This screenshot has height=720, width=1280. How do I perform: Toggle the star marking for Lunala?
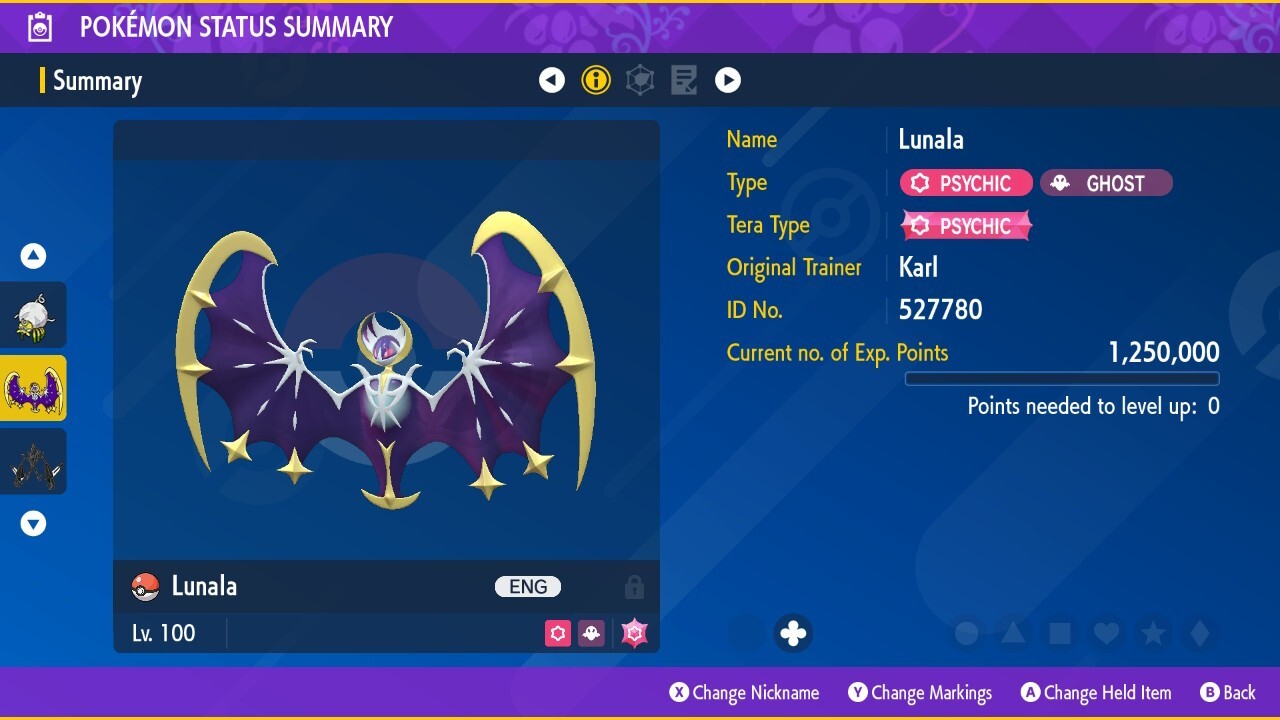coord(1154,632)
